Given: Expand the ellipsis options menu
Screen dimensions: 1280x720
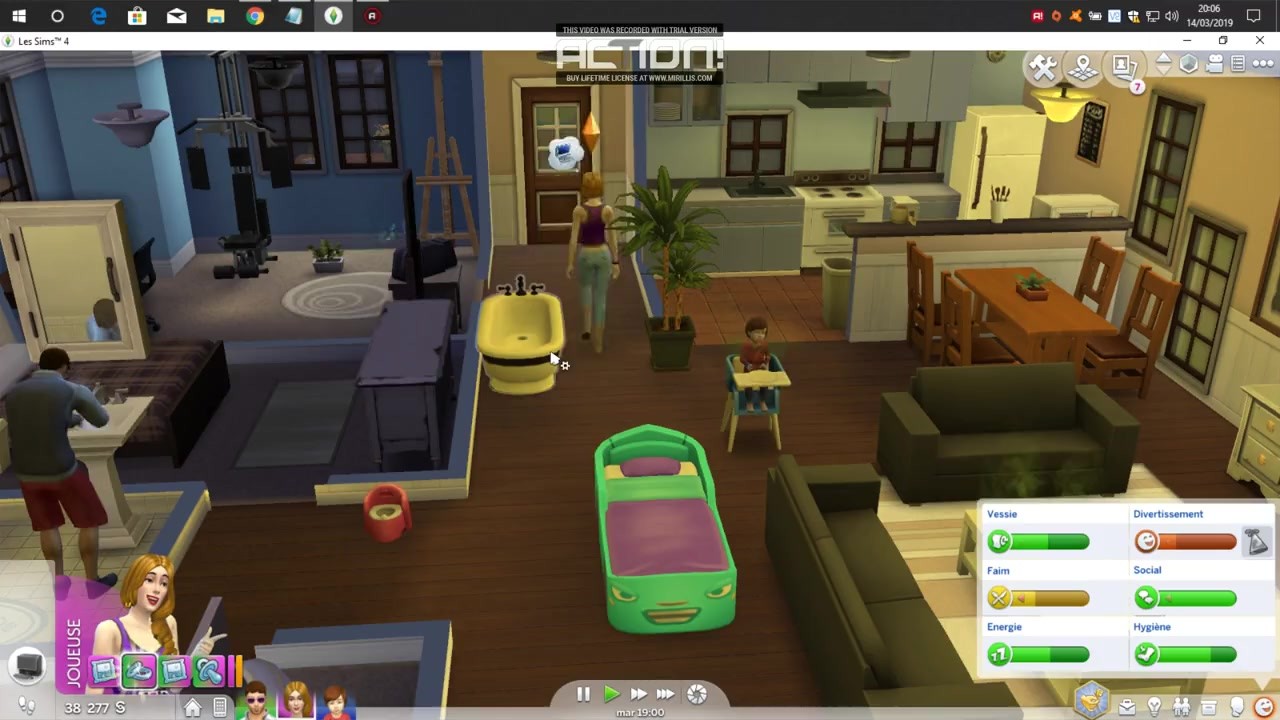Looking at the screenshot, I should (1264, 63).
